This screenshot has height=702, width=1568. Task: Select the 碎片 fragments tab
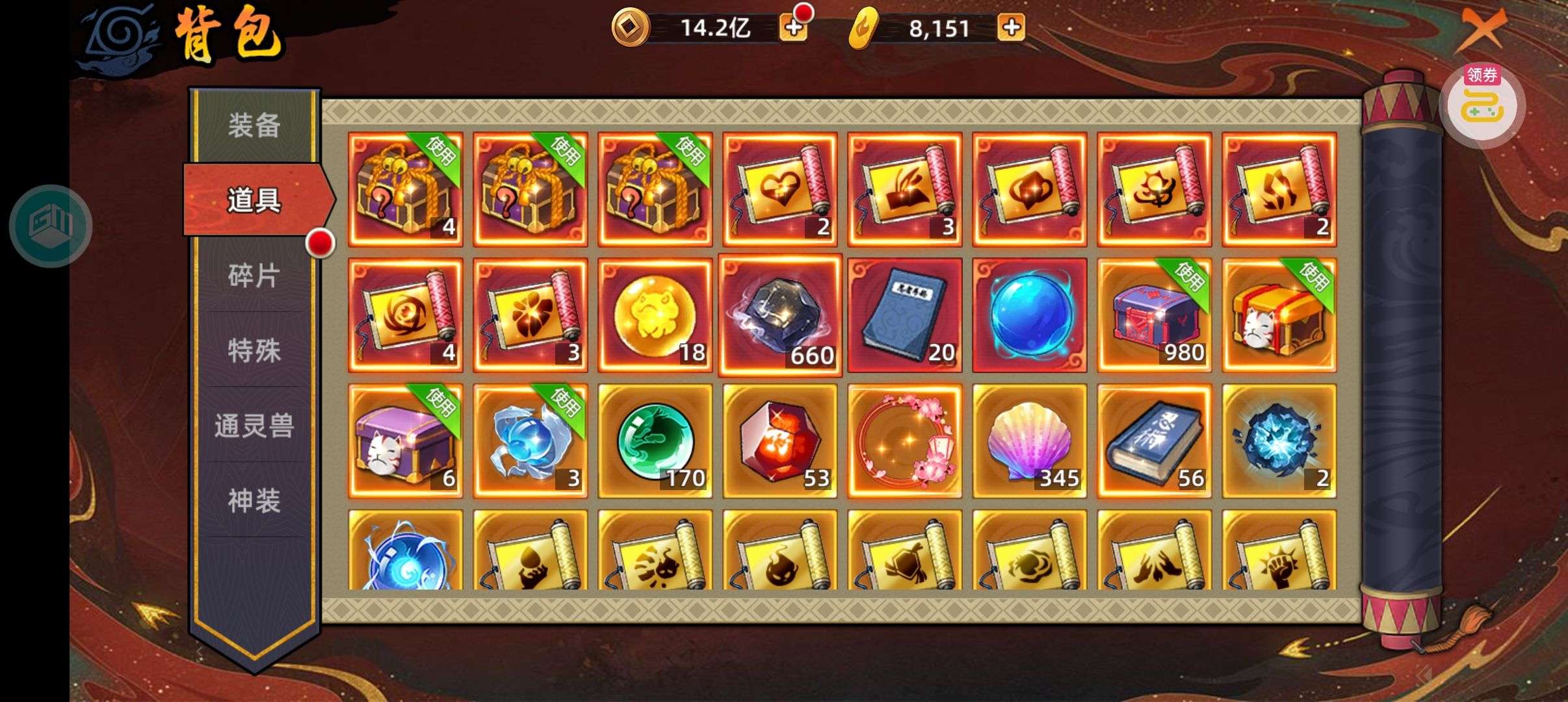pyautogui.click(x=254, y=276)
